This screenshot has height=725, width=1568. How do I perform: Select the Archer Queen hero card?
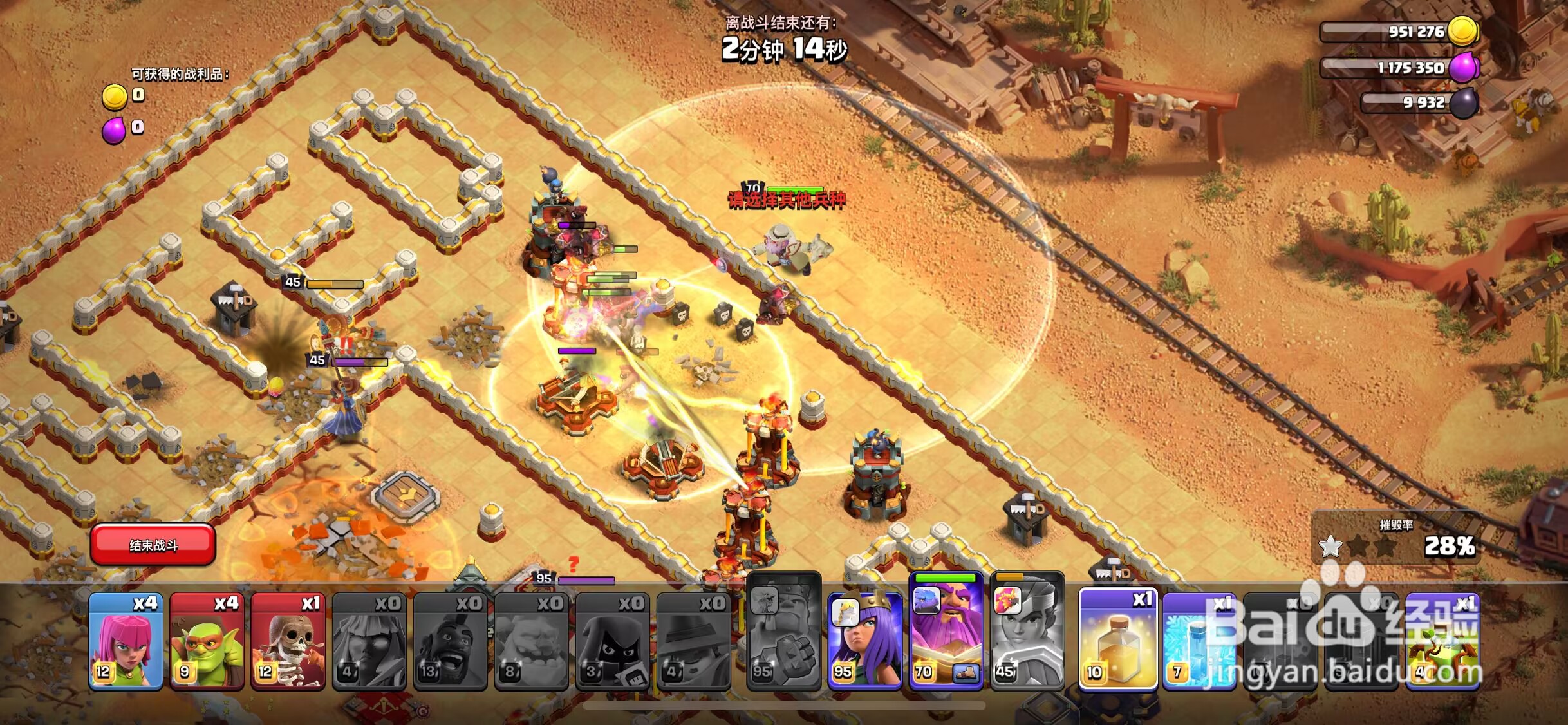(864, 640)
